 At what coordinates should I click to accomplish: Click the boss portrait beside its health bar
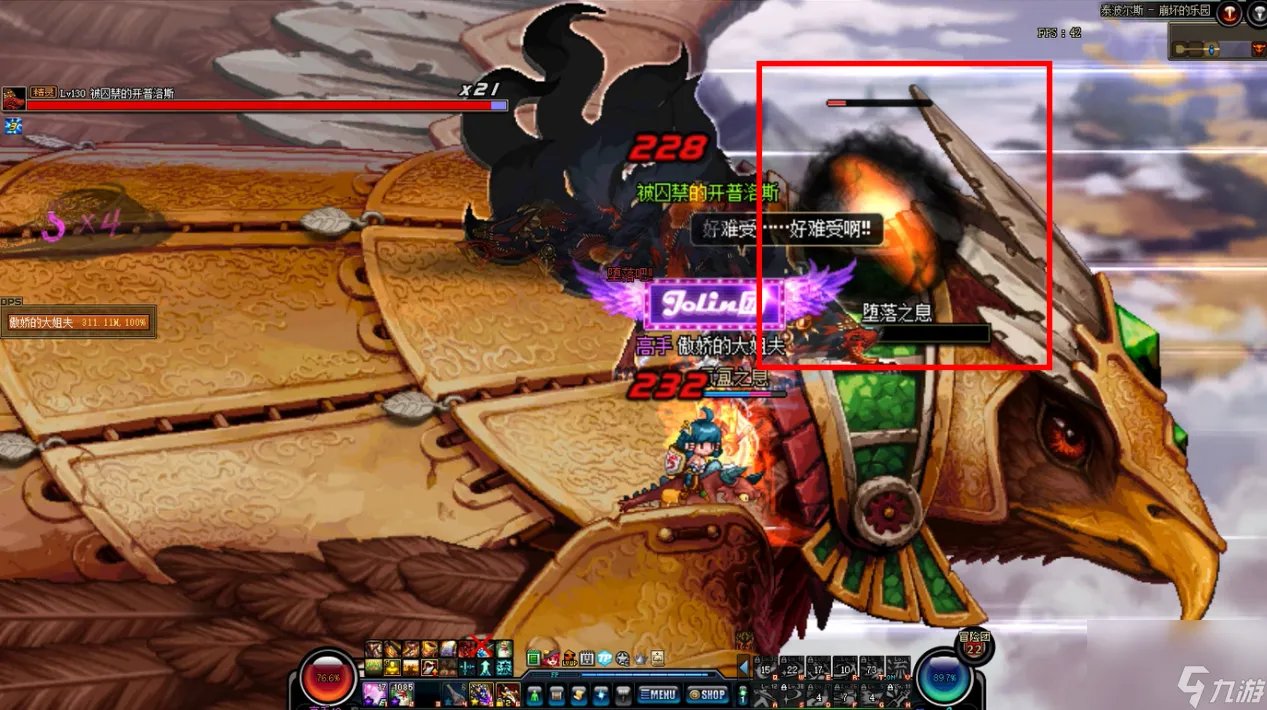click(13, 98)
